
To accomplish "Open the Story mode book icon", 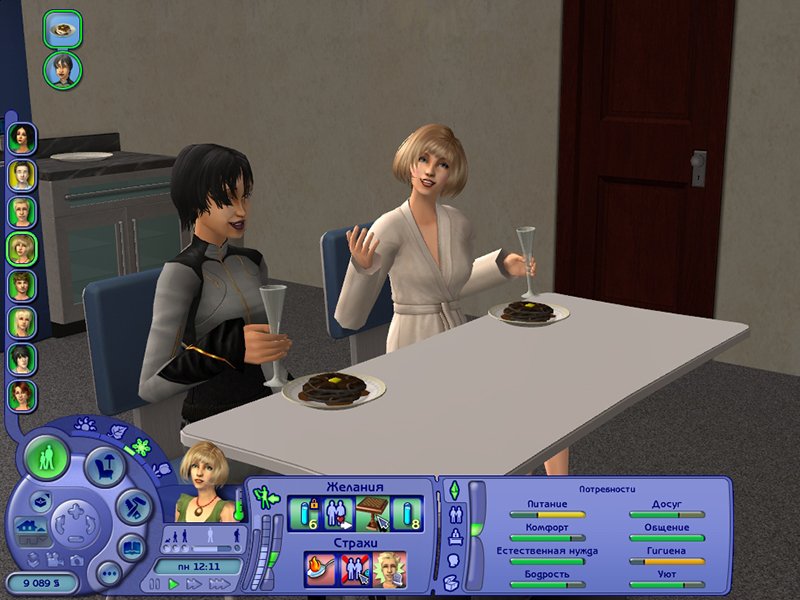I will tap(131, 547).
